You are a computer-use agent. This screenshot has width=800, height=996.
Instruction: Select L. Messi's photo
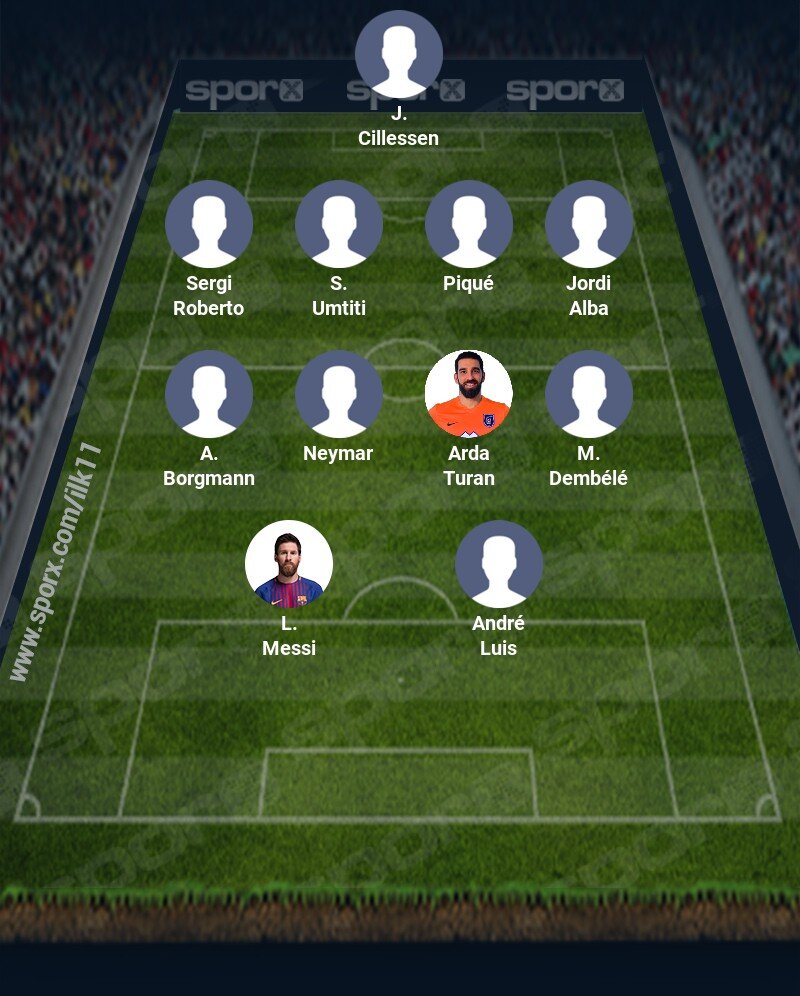click(x=289, y=564)
